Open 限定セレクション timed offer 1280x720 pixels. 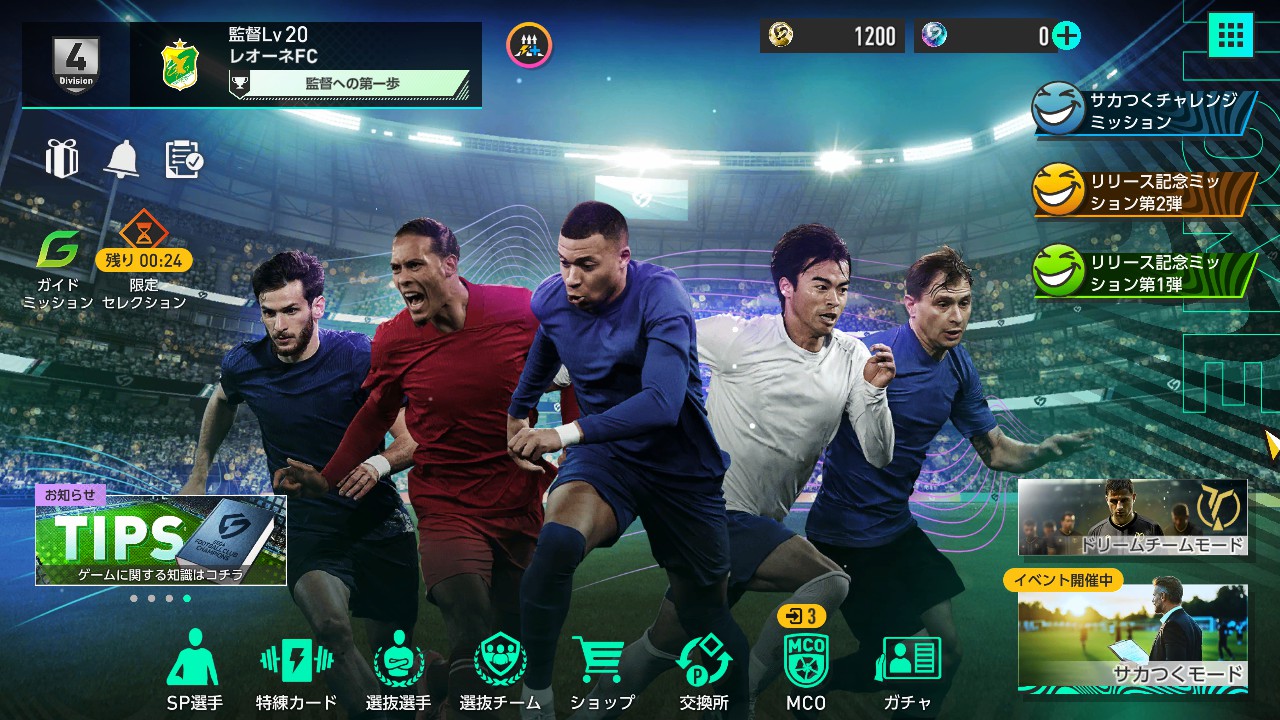point(144,262)
